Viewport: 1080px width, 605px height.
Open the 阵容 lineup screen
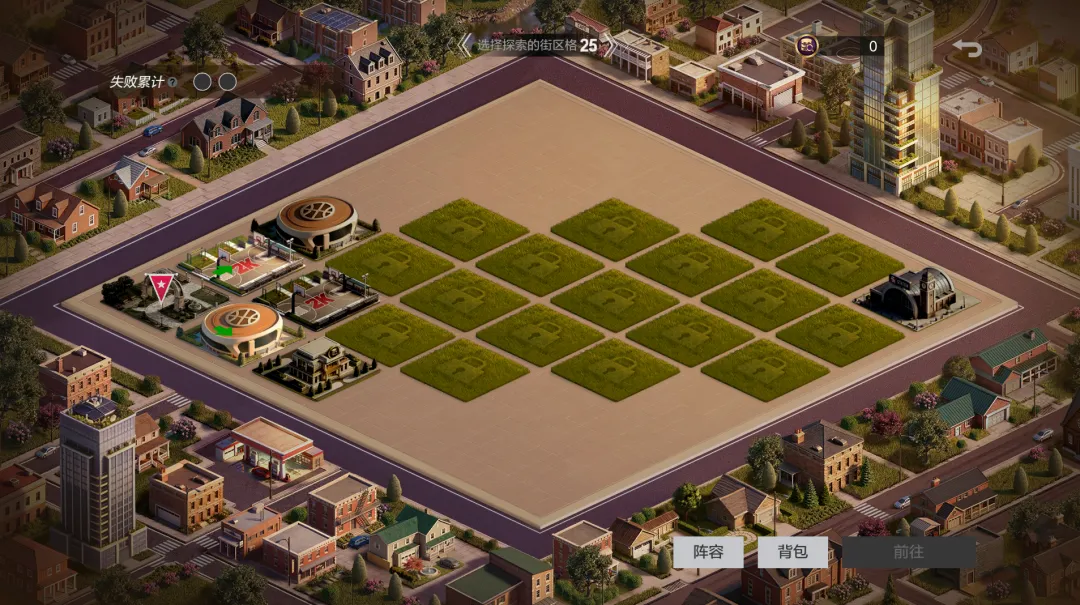coord(708,552)
